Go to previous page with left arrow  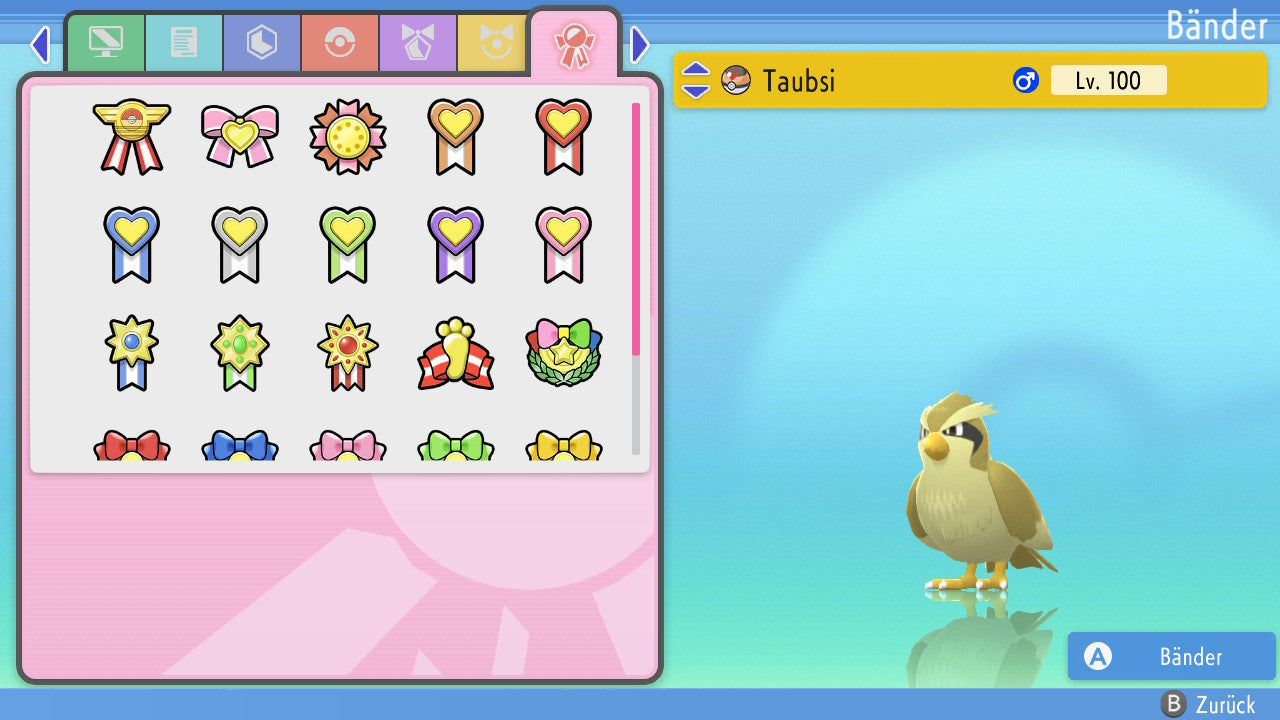40,44
